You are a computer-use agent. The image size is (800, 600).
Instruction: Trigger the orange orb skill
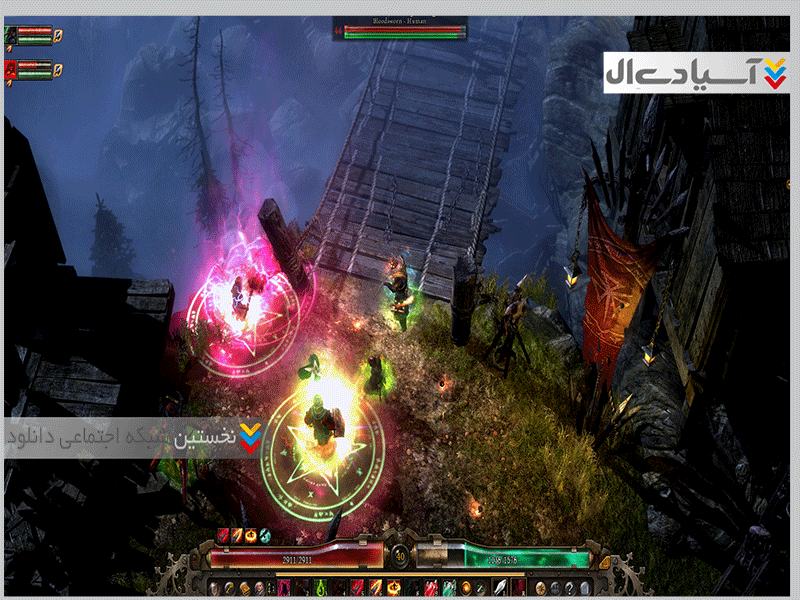point(466,588)
